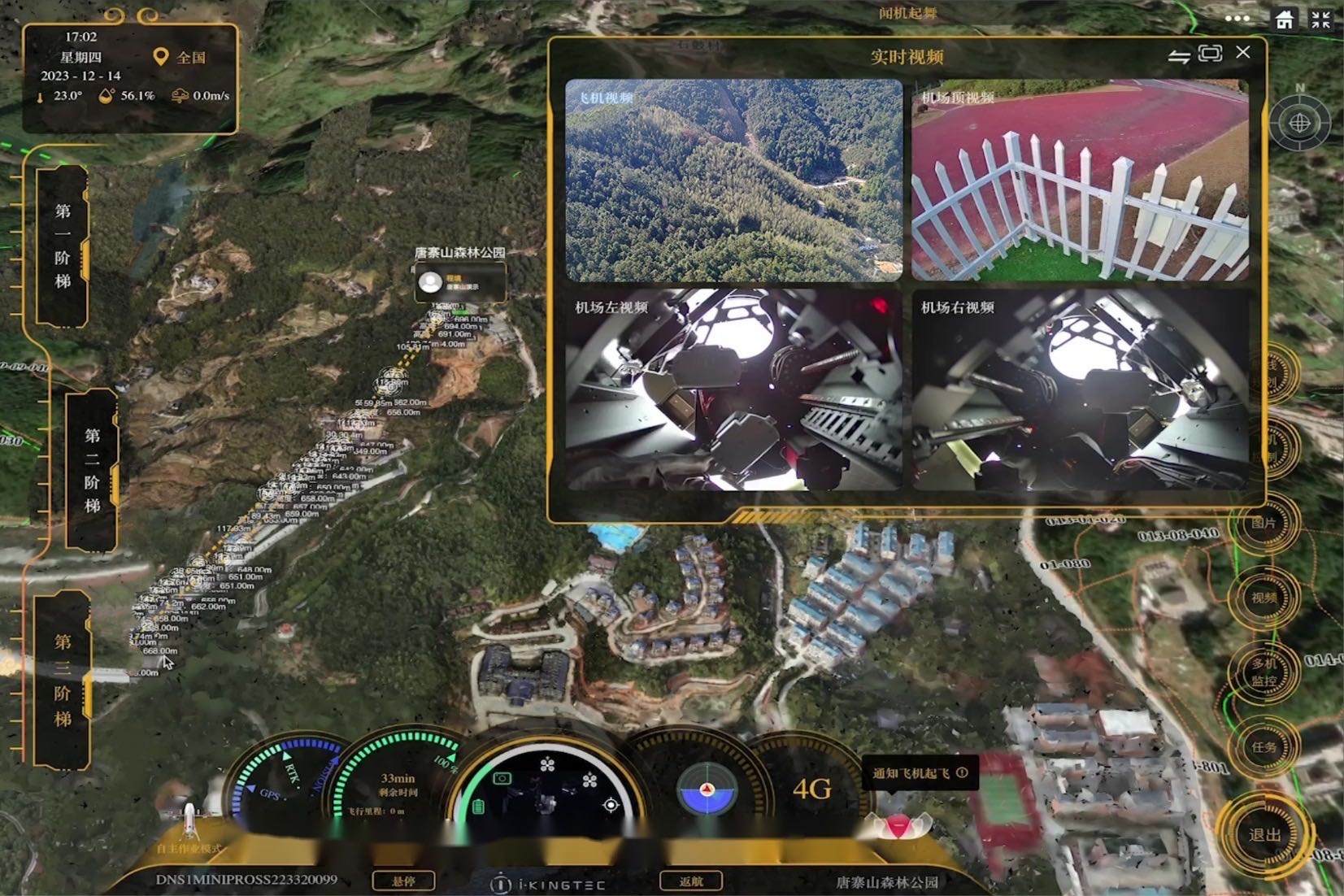
Task: Close the 实时视频 live video panel
Action: pos(1242,53)
